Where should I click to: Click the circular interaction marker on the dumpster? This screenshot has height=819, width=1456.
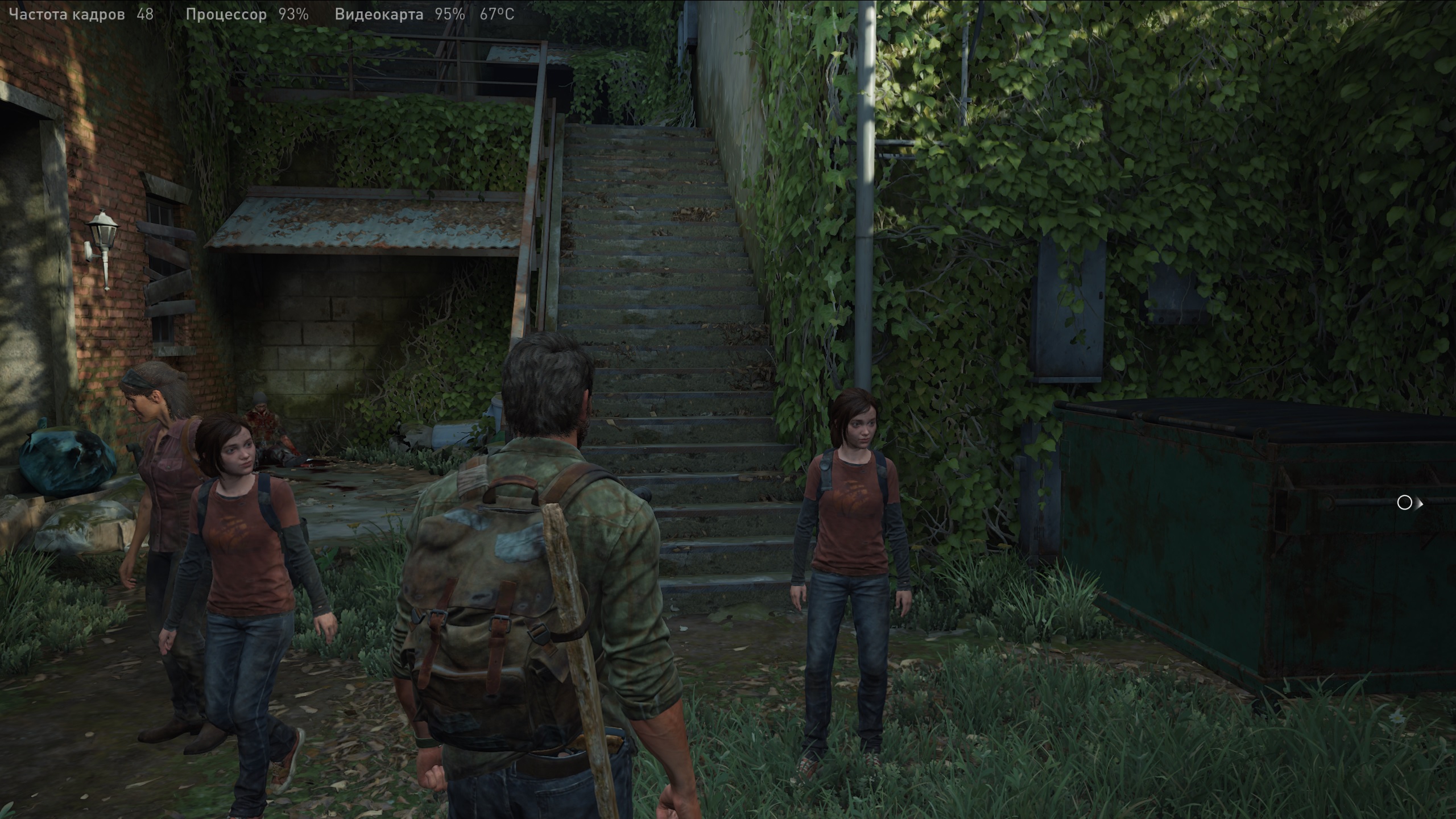1404,503
